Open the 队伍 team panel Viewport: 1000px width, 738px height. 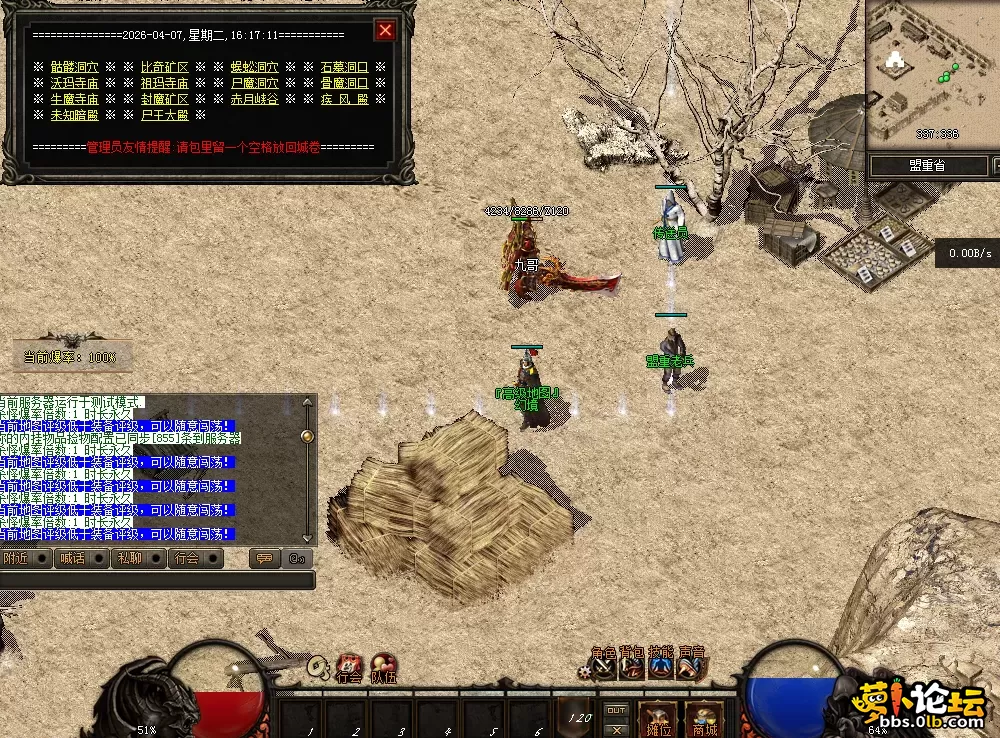pos(384,667)
